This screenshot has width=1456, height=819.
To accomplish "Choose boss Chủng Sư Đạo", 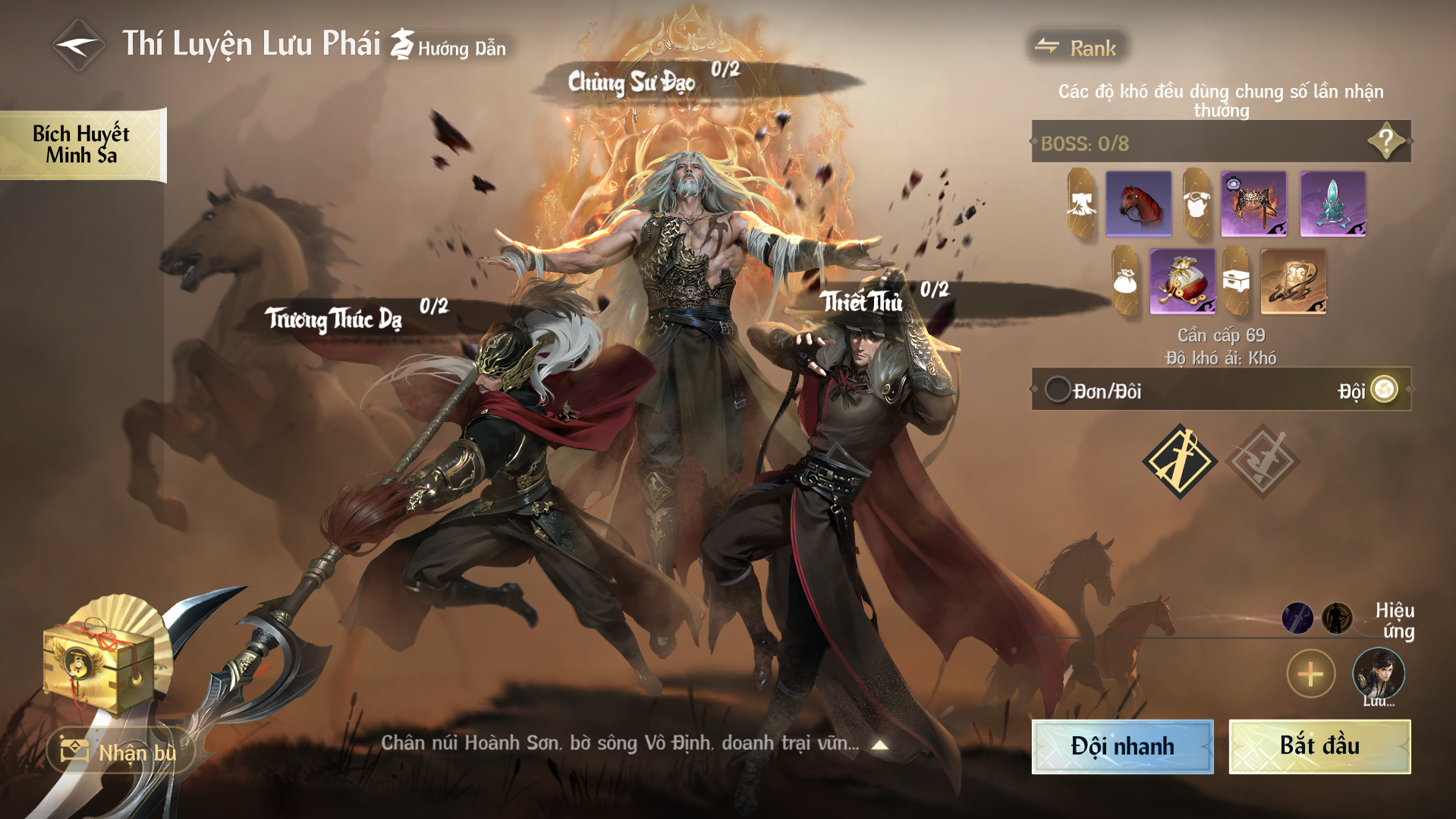I will click(x=632, y=82).
